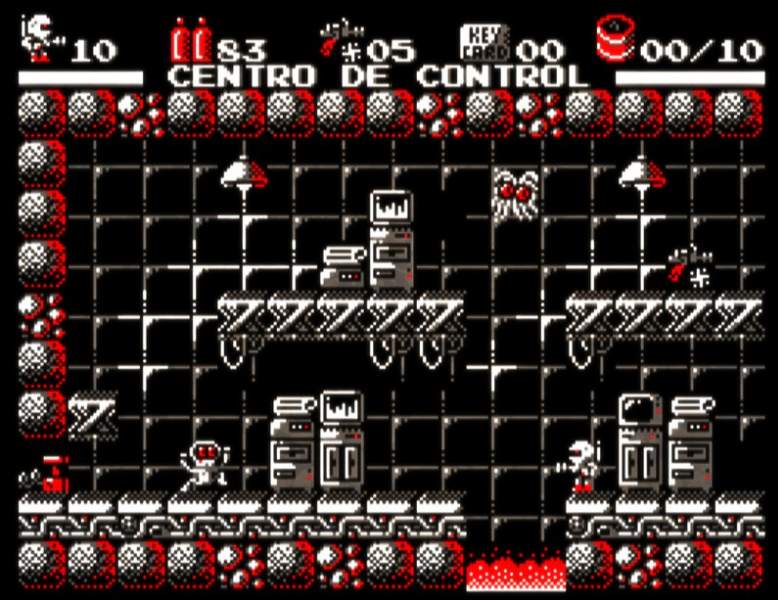Select the key card icon
778x600 pixels.
(486, 41)
